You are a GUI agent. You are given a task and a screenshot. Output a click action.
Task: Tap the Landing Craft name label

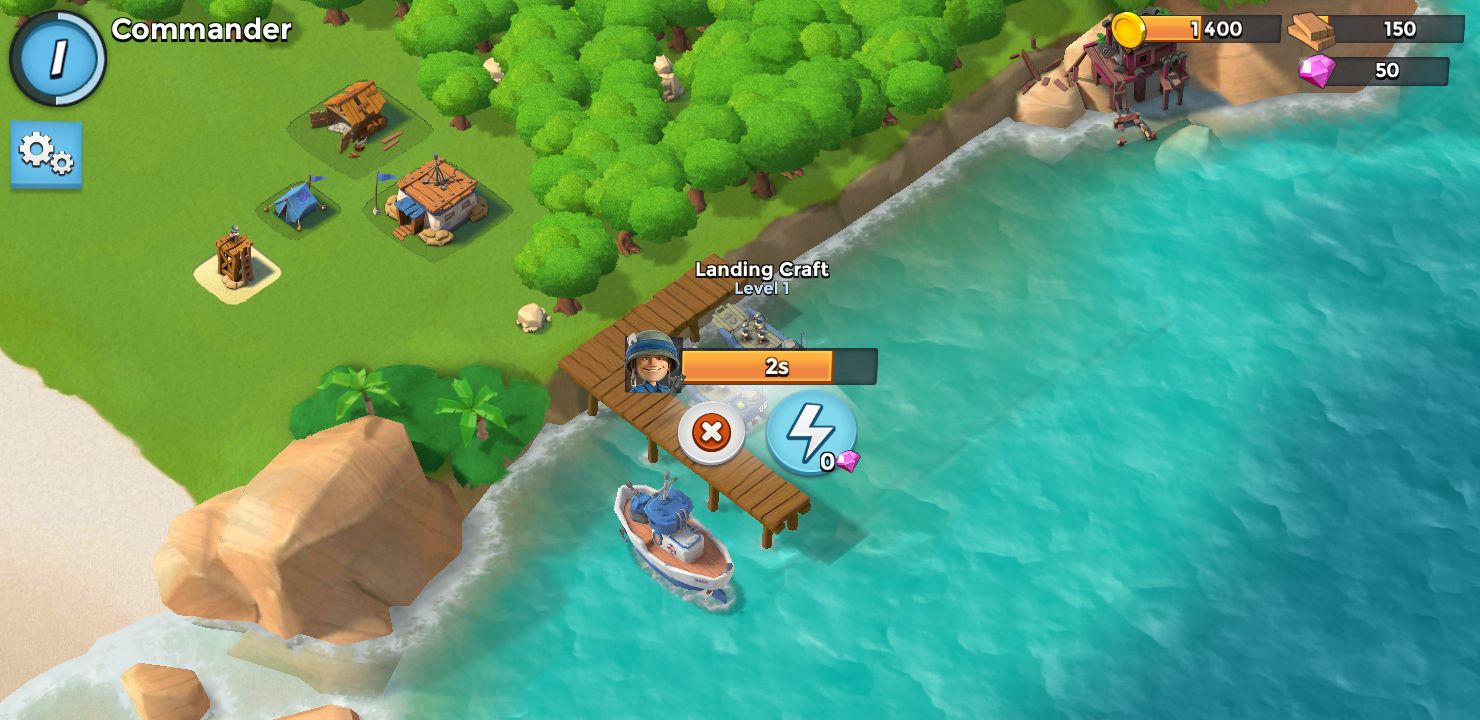(763, 270)
